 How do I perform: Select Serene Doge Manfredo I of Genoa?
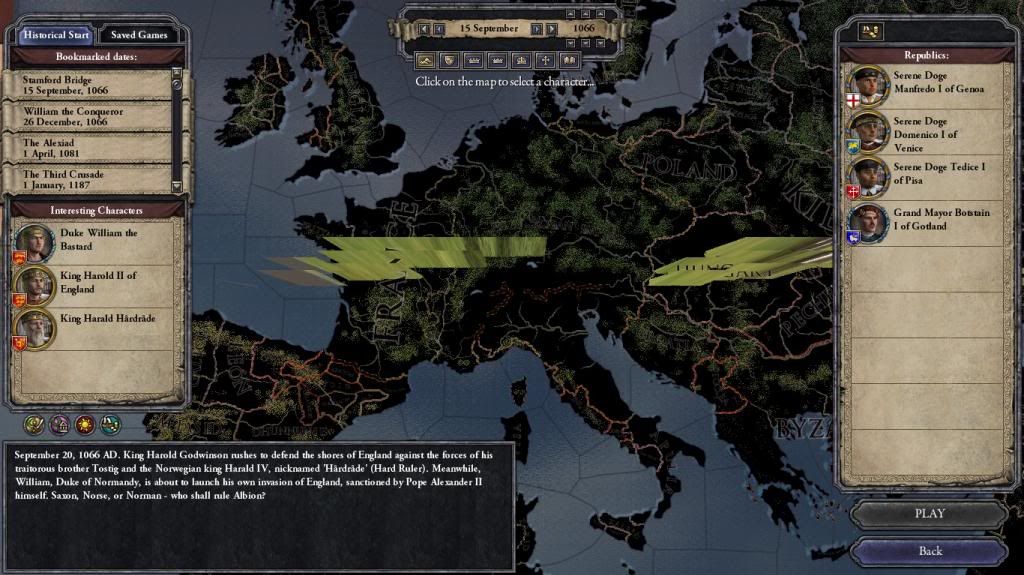[920, 84]
